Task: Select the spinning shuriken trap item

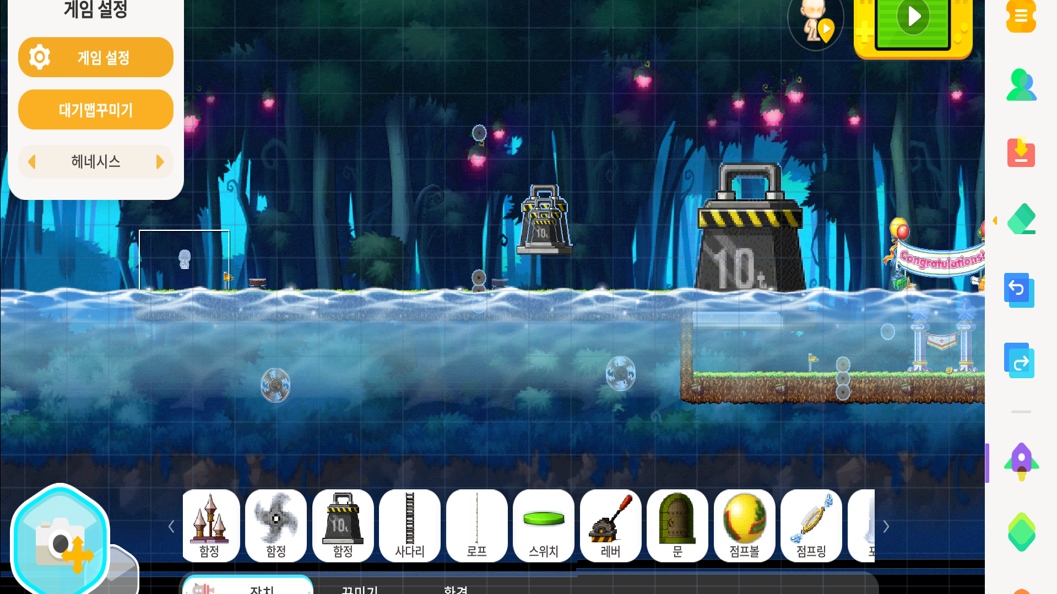Action: point(276,525)
